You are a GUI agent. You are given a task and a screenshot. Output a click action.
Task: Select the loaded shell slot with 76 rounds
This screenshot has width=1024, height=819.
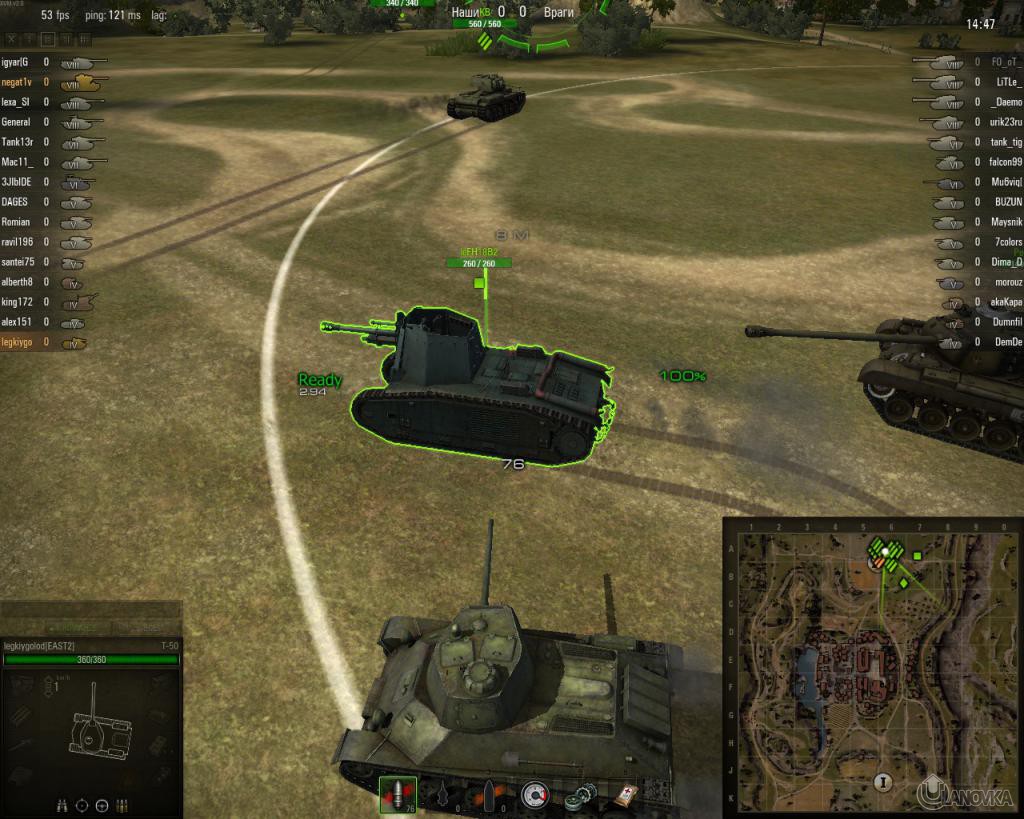(x=399, y=793)
